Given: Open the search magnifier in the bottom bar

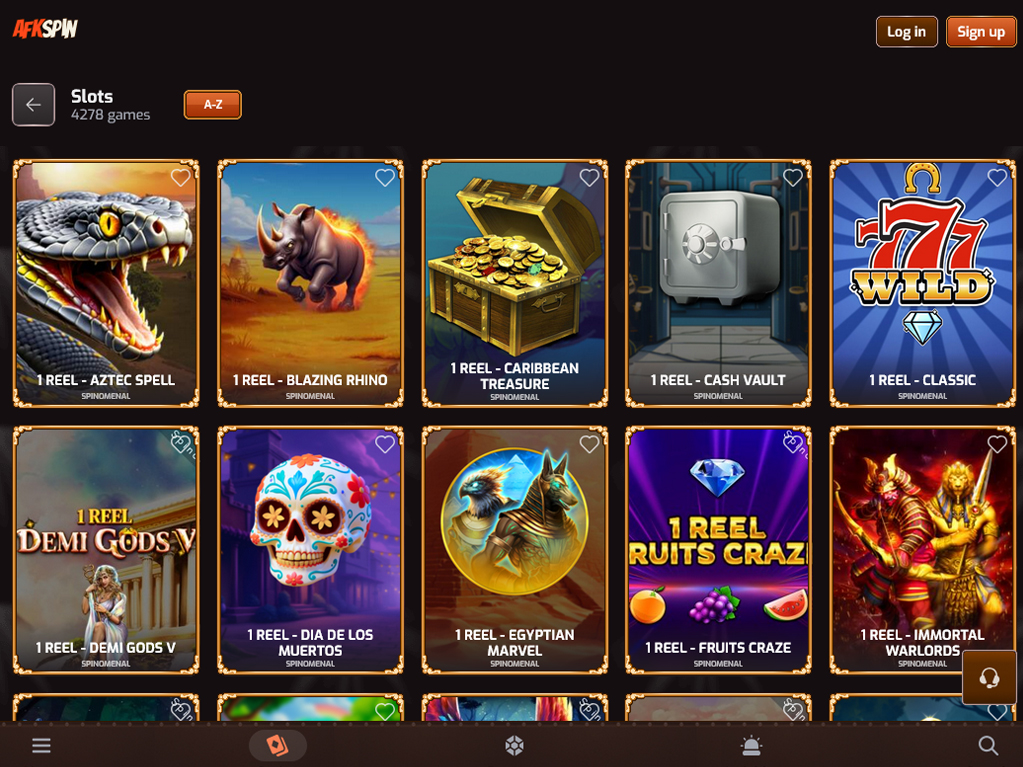Looking at the screenshot, I should pyautogui.click(x=988, y=745).
